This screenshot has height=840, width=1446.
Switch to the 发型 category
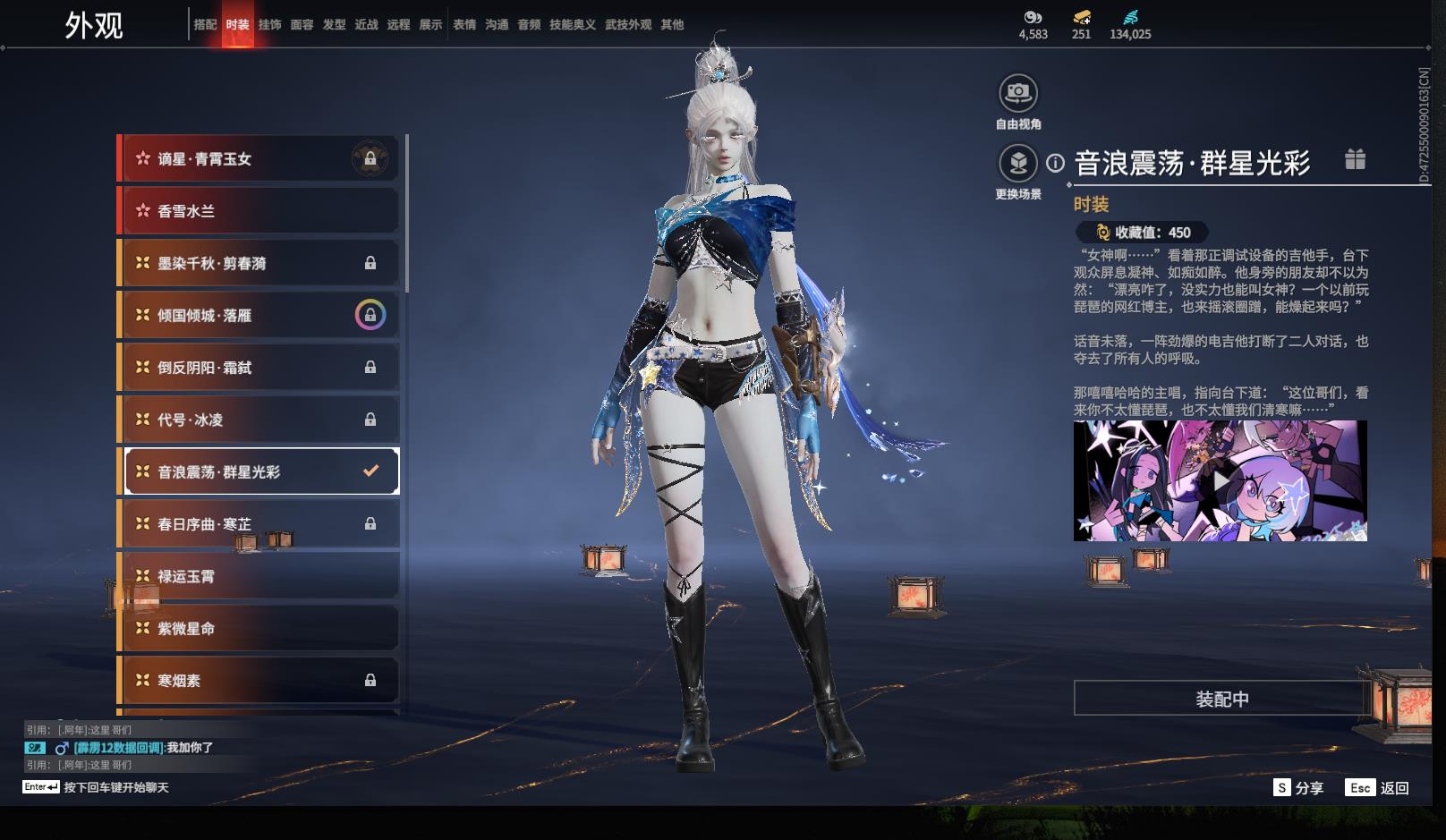(x=334, y=25)
